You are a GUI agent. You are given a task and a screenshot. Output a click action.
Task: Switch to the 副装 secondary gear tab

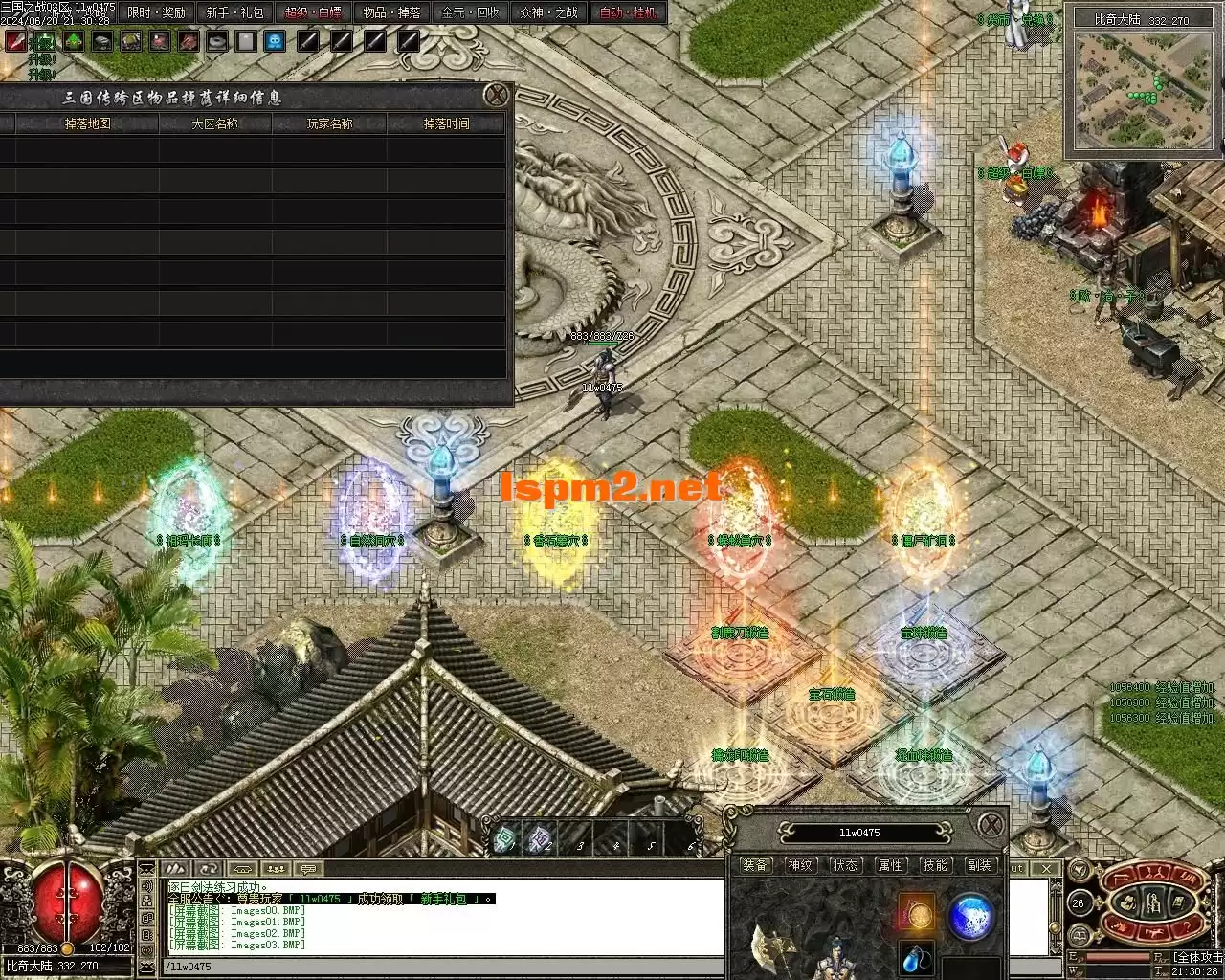click(x=979, y=865)
